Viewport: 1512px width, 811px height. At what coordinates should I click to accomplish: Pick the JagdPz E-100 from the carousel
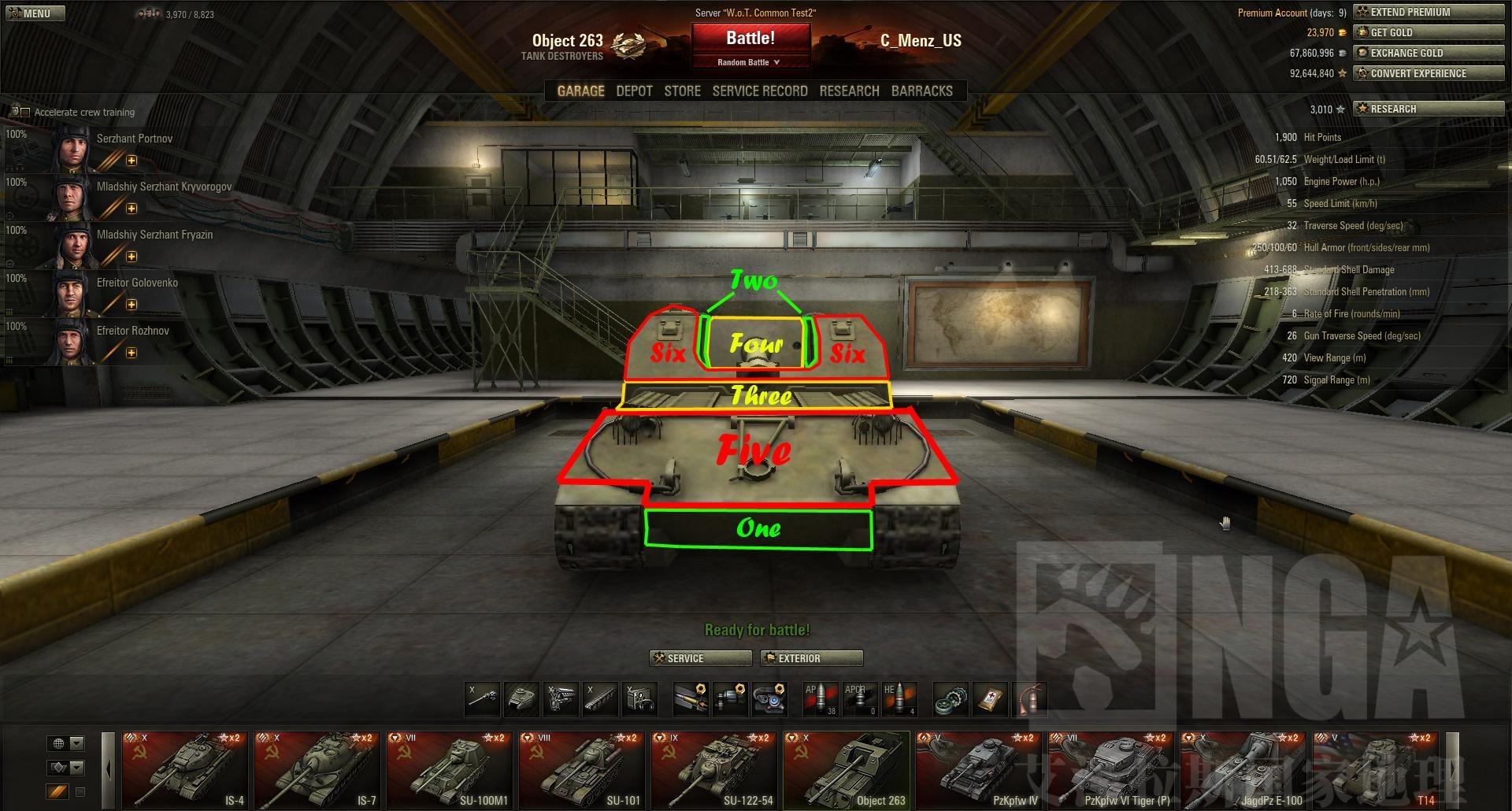click(x=1243, y=770)
